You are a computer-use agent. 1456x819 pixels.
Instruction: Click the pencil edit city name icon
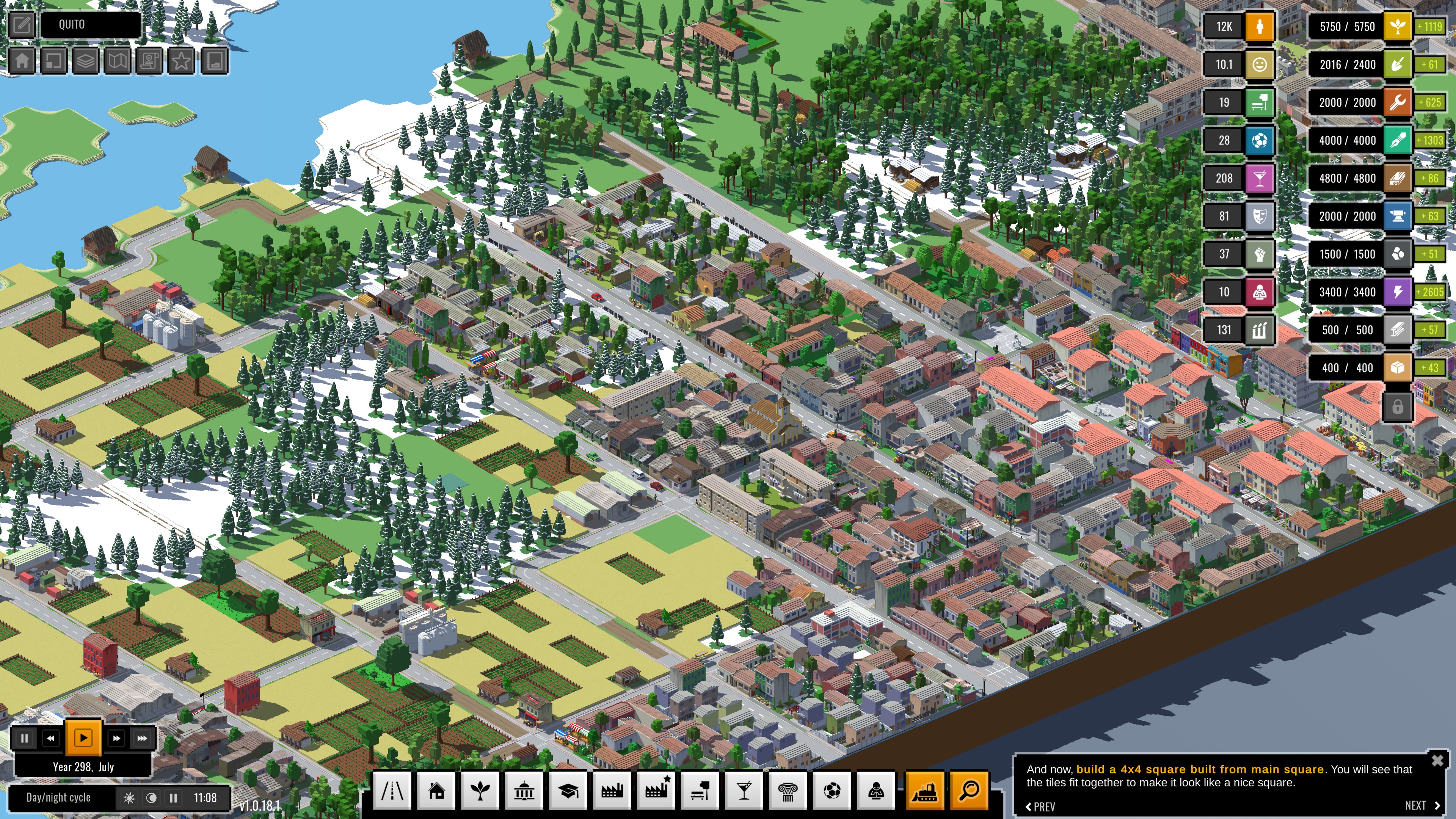click(x=22, y=25)
